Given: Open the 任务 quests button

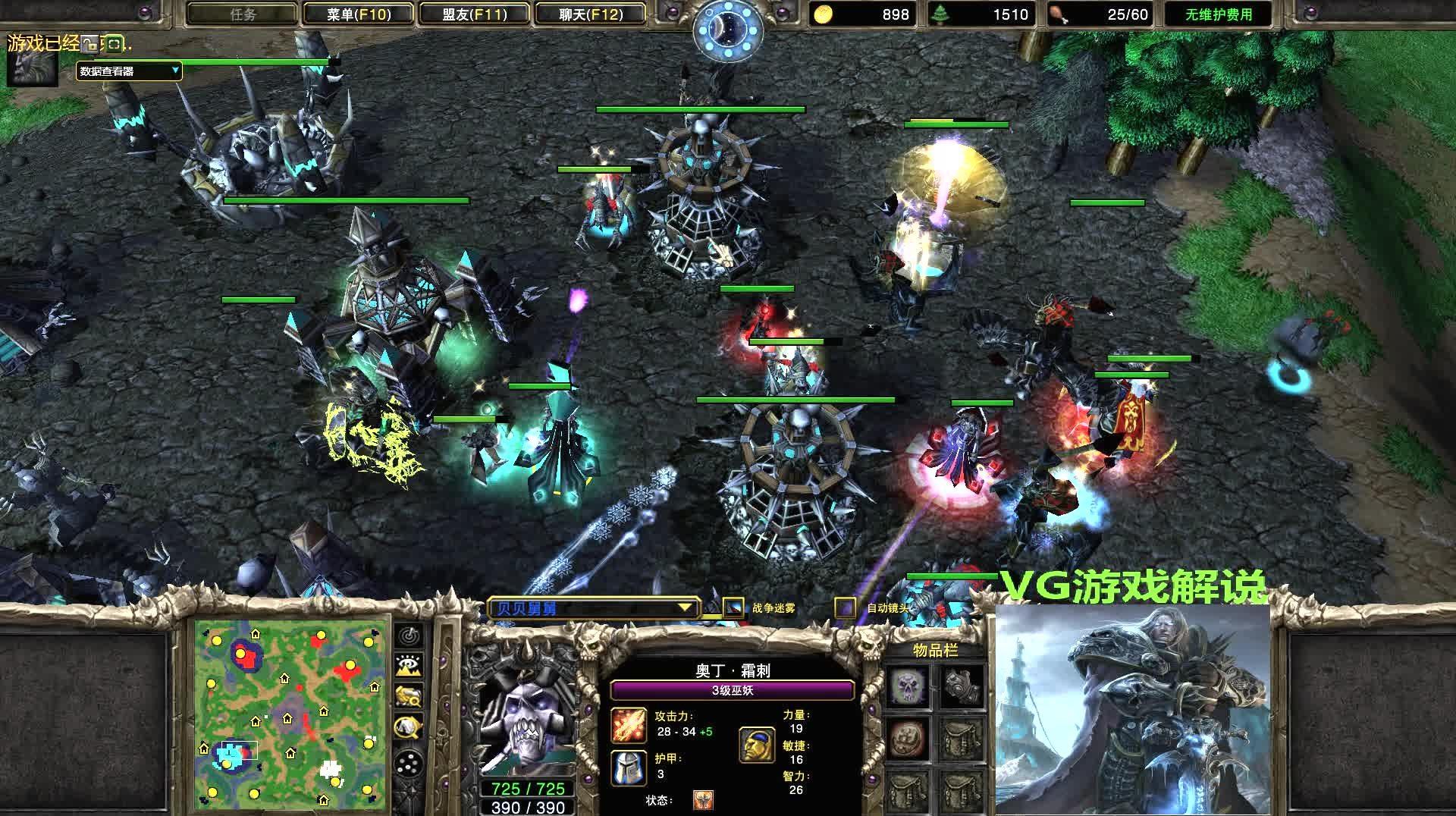Looking at the screenshot, I should coord(243,14).
